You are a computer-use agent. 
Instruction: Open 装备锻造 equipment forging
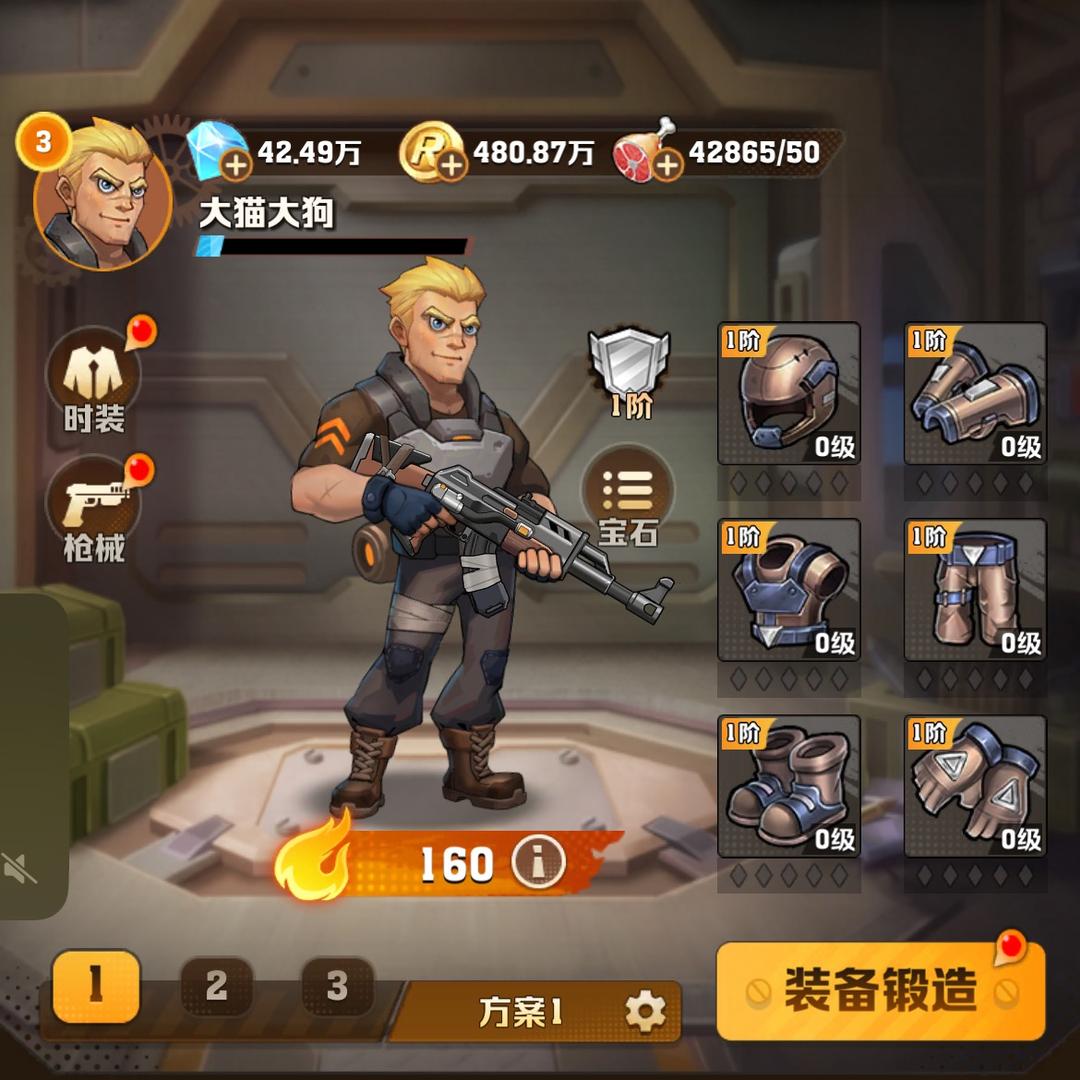(880, 990)
